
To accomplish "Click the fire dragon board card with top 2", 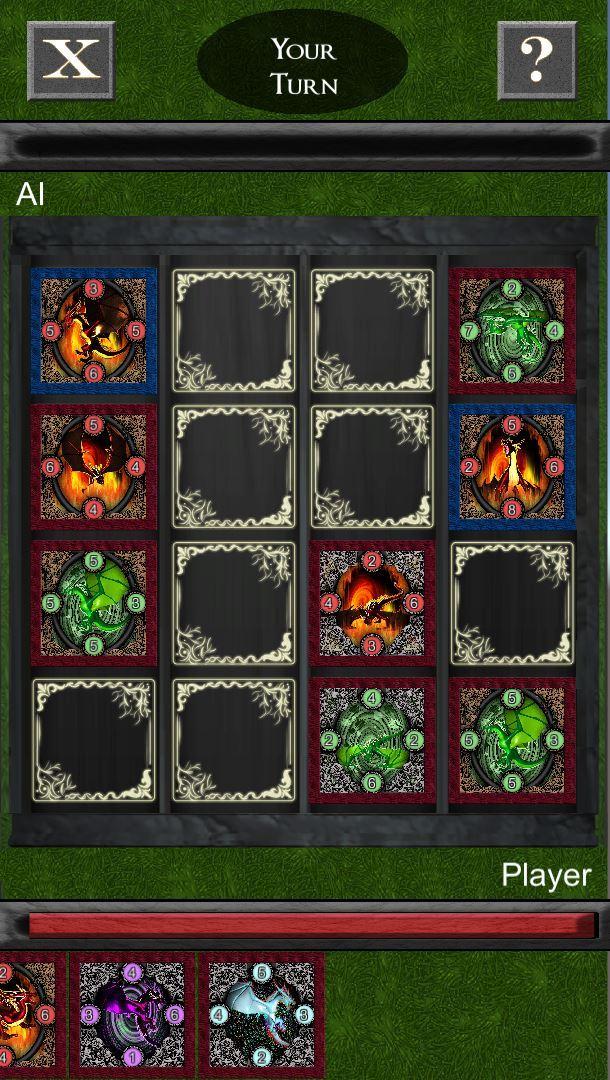I will click(x=372, y=603).
